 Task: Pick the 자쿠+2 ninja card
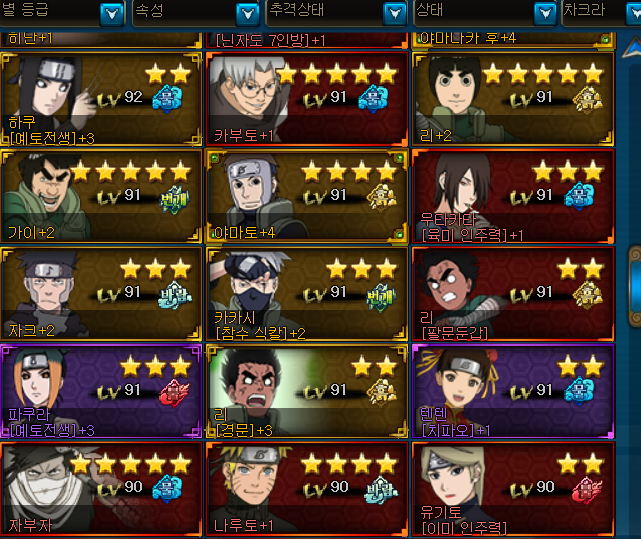coord(99,294)
